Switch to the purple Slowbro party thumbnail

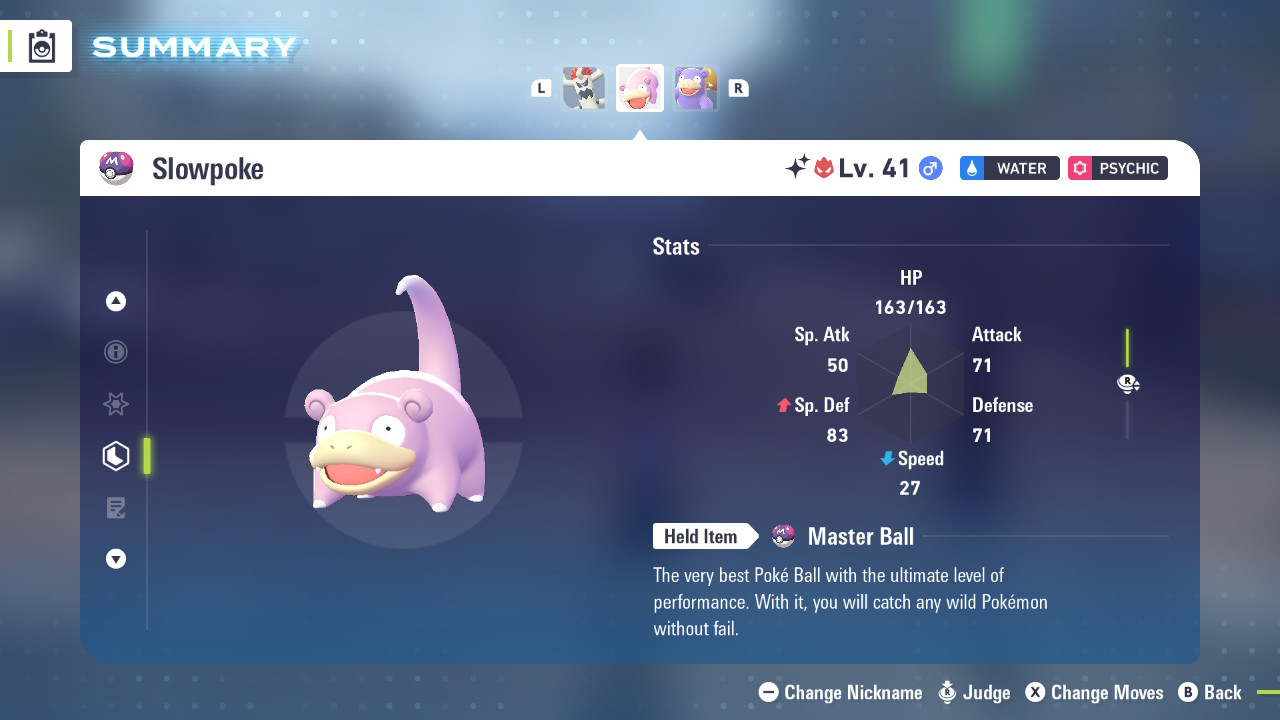[x=695, y=88]
